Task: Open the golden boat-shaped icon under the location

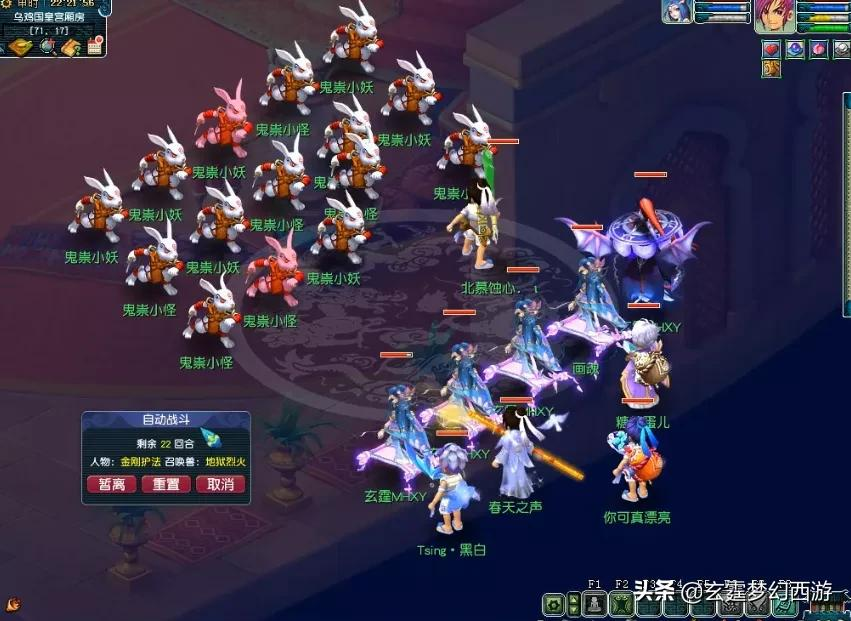Action: (21, 47)
